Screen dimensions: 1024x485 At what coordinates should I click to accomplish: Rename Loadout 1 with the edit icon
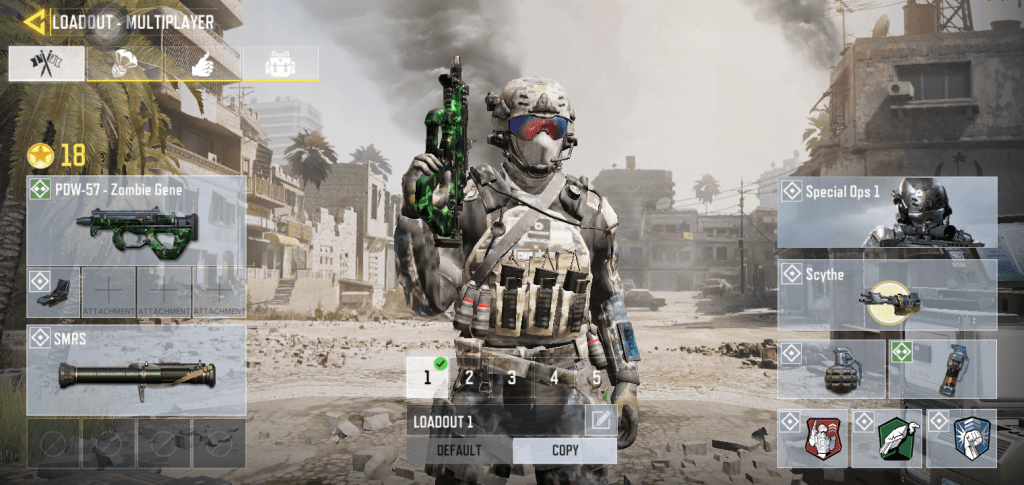pos(600,421)
